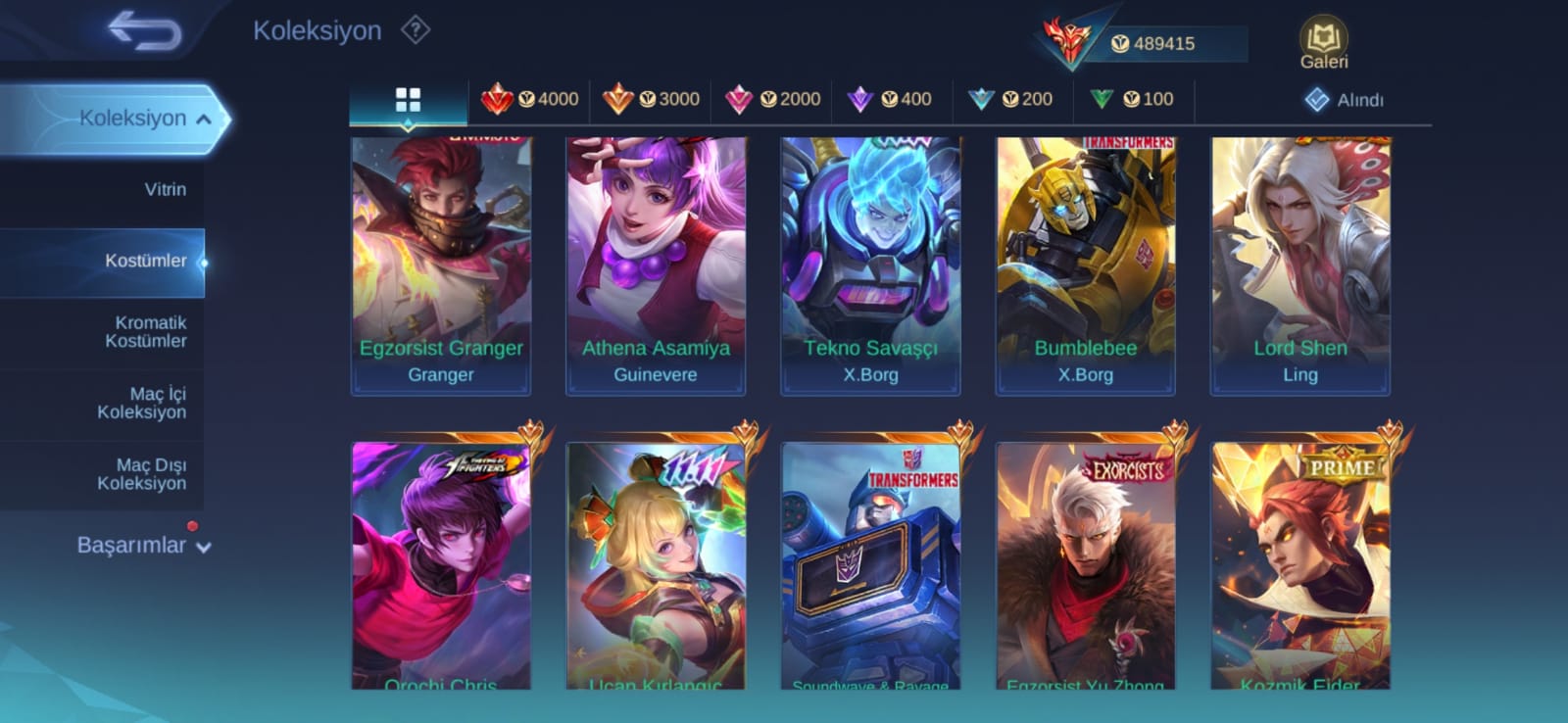
Task: Open the Galeri book icon
Action: click(1323, 44)
